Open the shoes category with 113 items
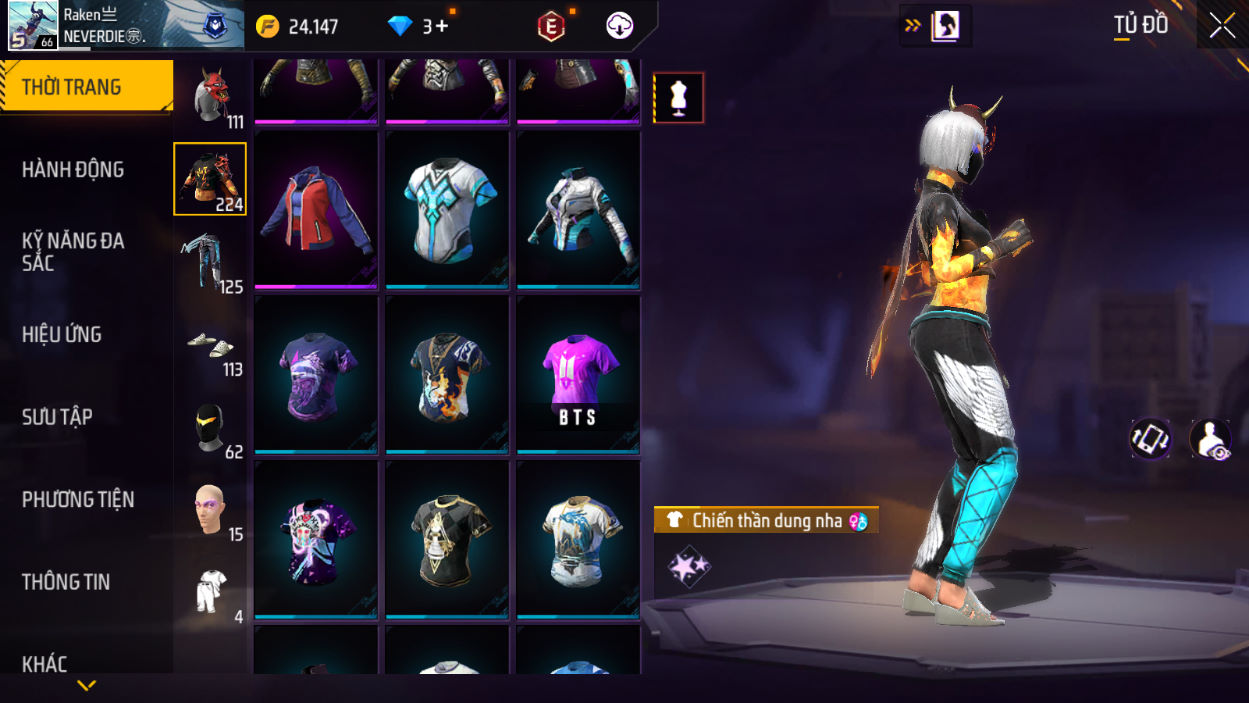Image resolution: width=1249 pixels, height=703 pixels. pyautogui.click(x=210, y=346)
